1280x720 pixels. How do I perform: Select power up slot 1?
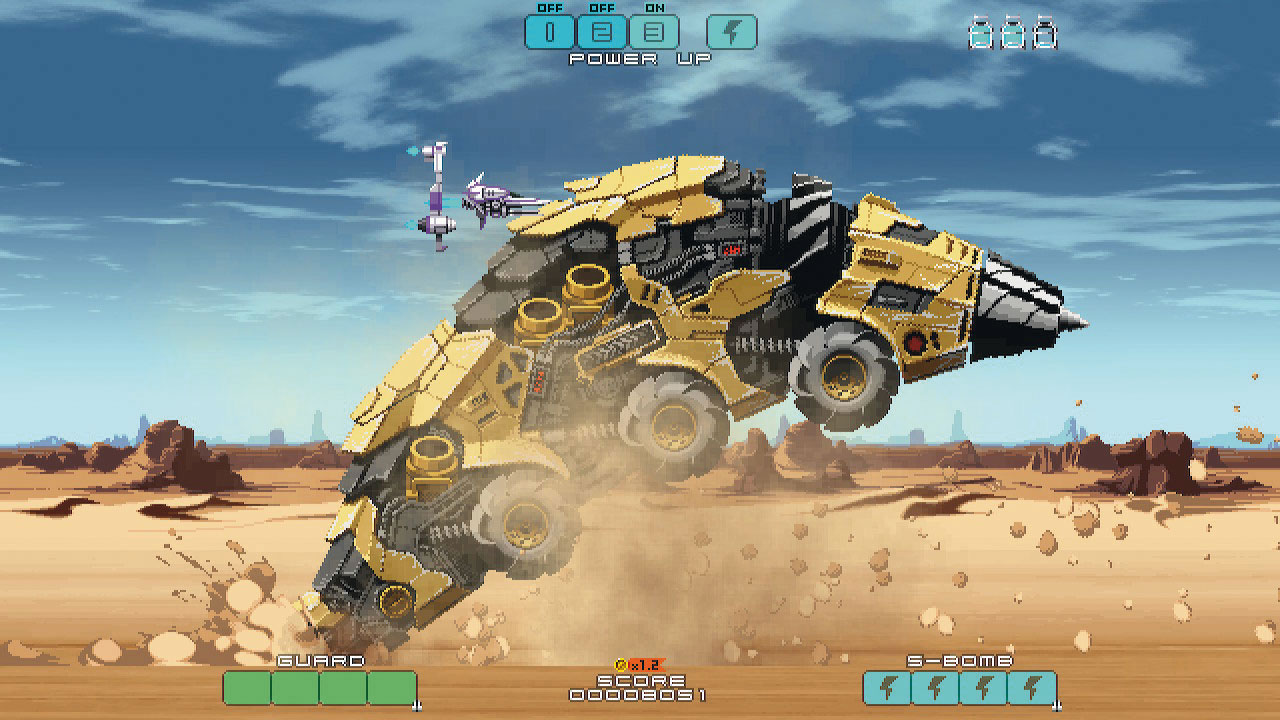pos(550,32)
